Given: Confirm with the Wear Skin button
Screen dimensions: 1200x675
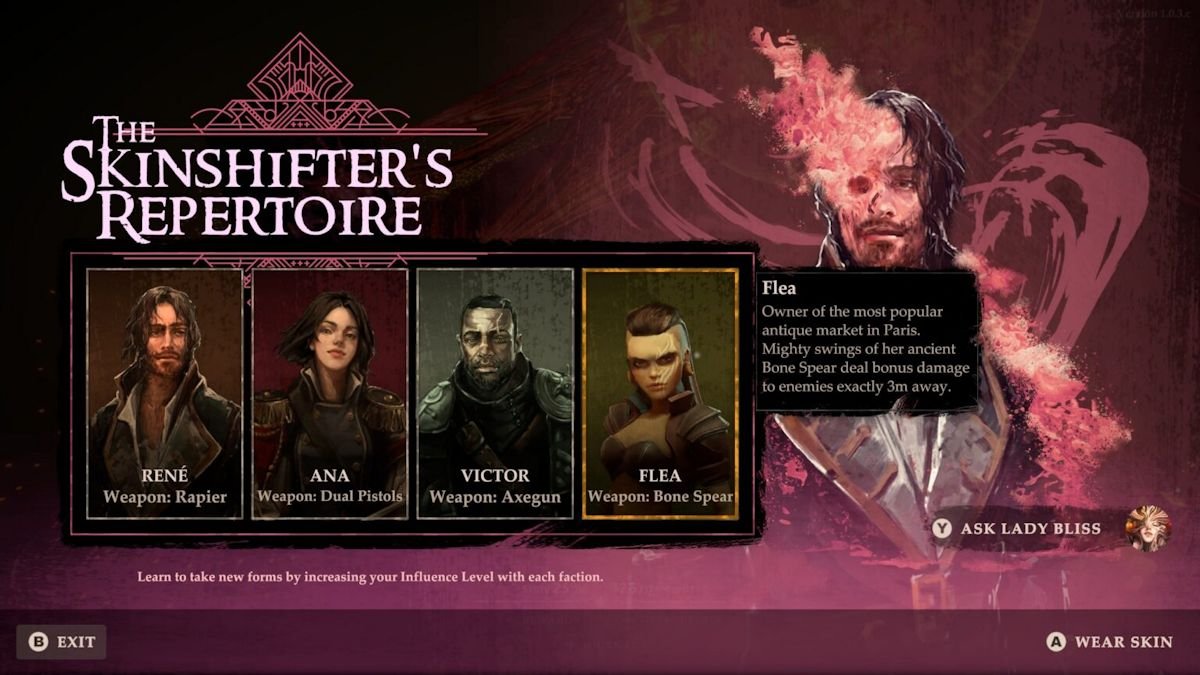Looking at the screenshot, I should [x=1110, y=642].
